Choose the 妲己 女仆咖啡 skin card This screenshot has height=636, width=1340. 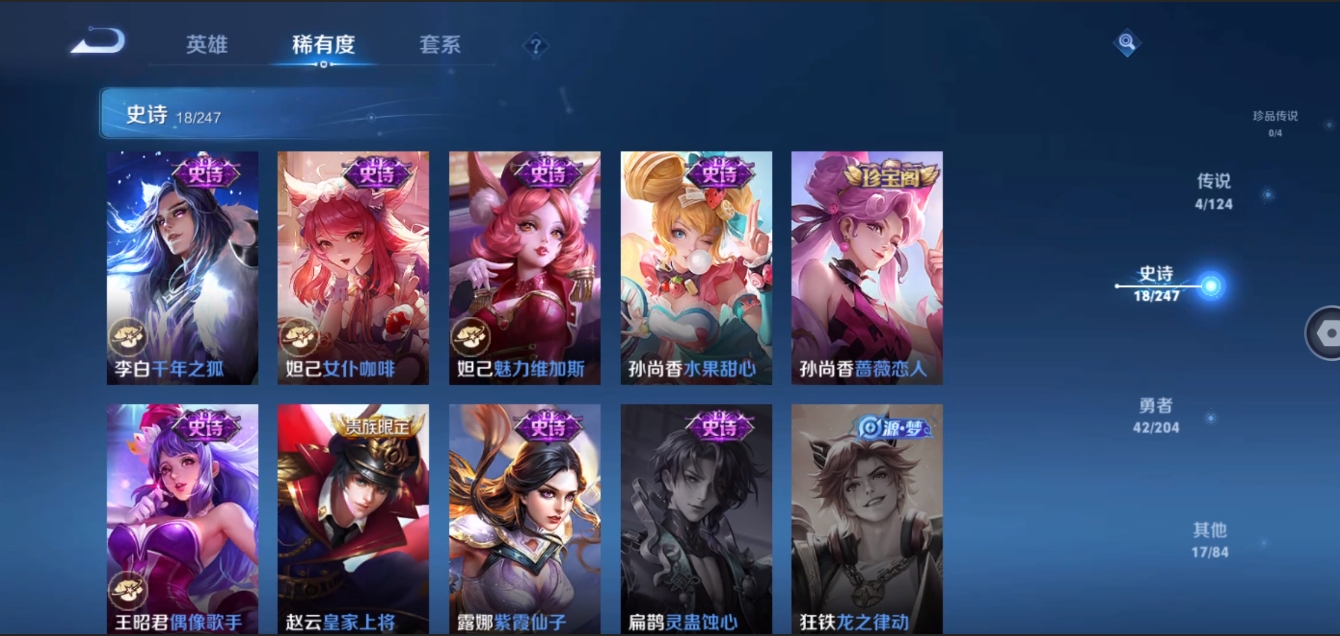353,268
